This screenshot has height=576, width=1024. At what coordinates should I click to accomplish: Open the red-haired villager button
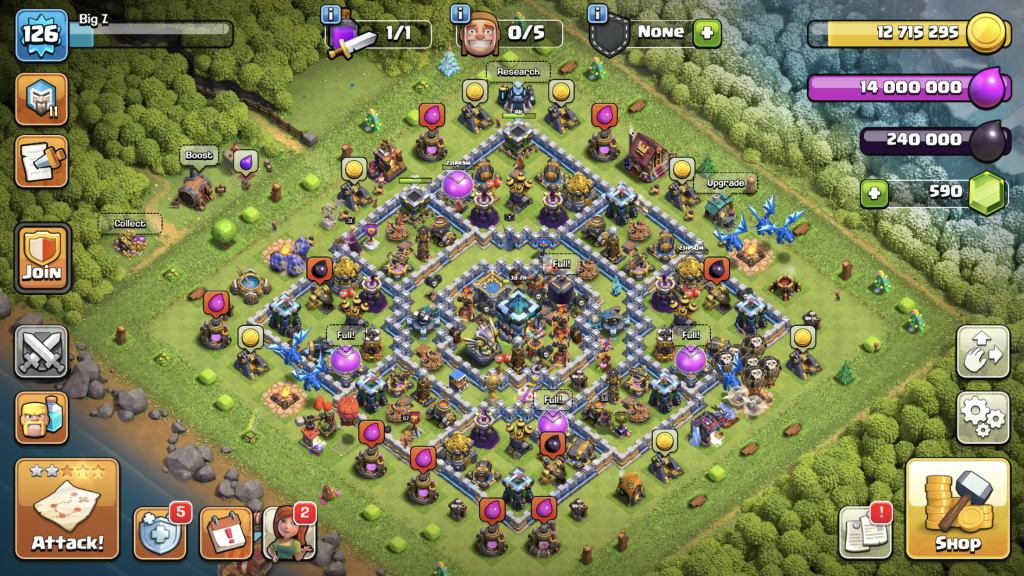pos(289,532)
